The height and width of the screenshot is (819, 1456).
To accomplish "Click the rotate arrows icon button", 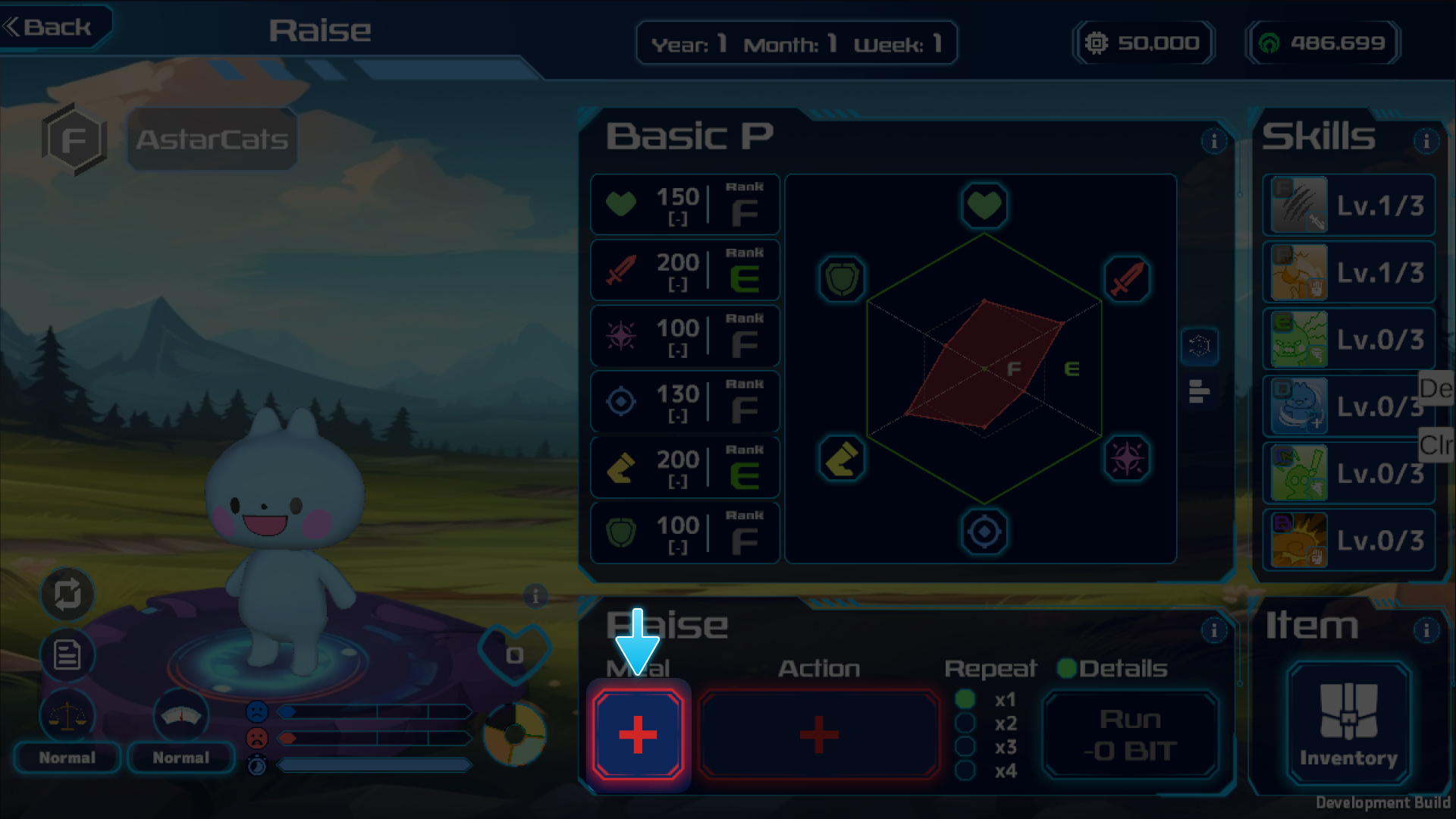I will point(67,594).
